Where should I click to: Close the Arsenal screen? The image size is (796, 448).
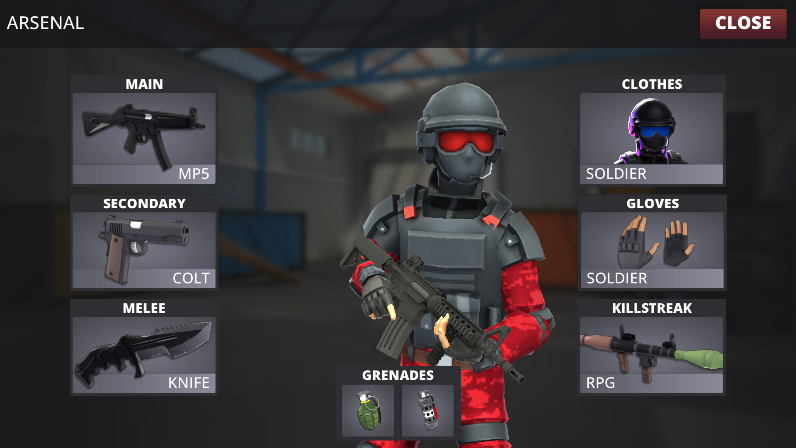743,23
